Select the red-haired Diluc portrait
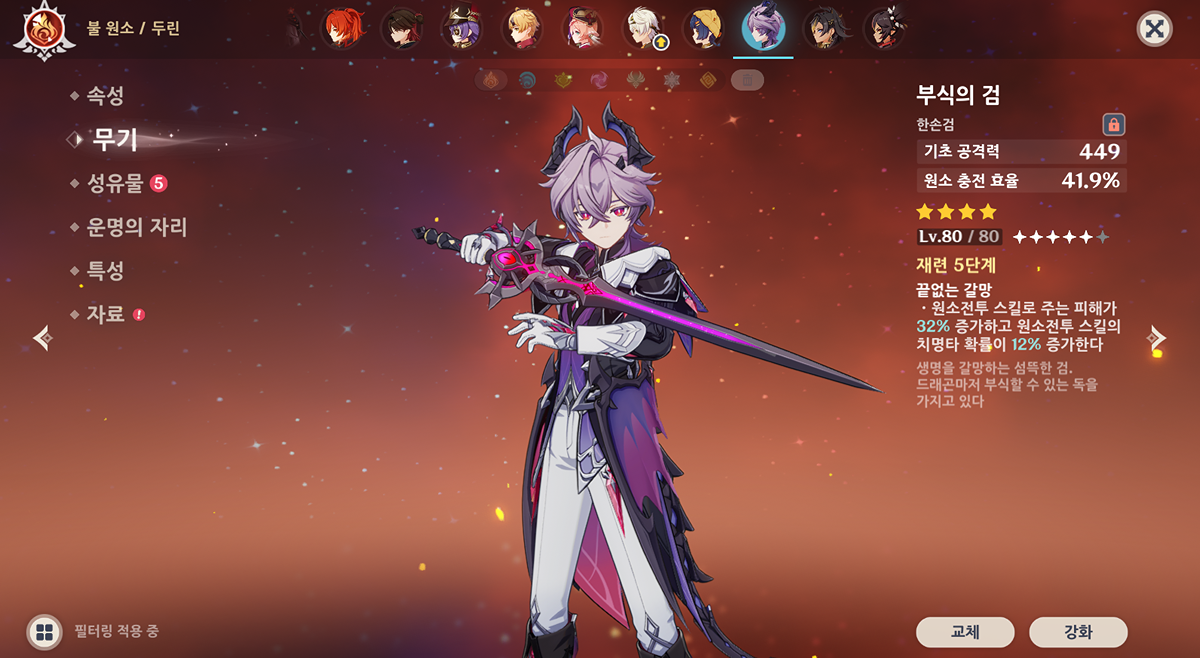 tap(341, 29)
